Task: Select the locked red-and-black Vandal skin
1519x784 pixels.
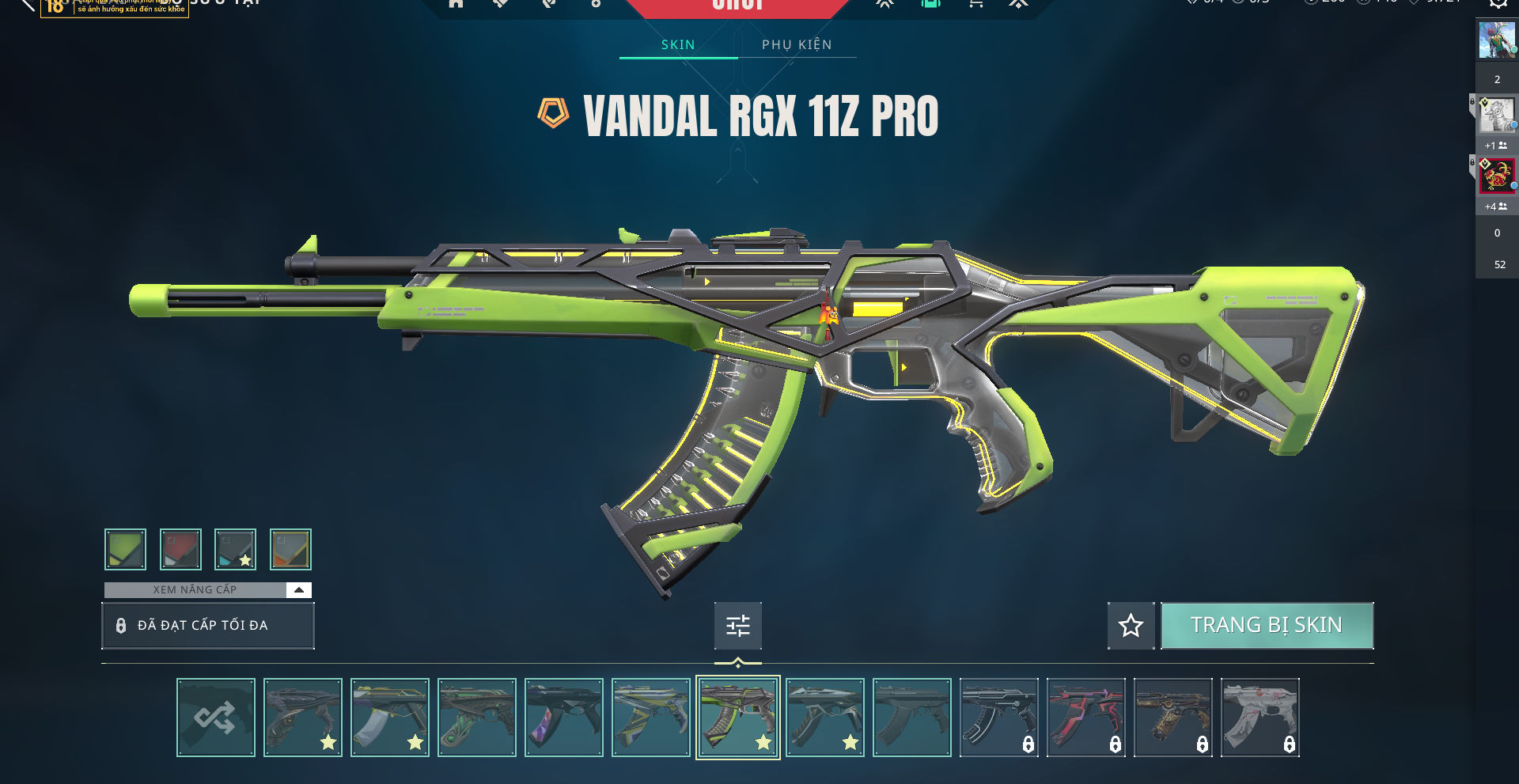Action: coord(1086,718)
